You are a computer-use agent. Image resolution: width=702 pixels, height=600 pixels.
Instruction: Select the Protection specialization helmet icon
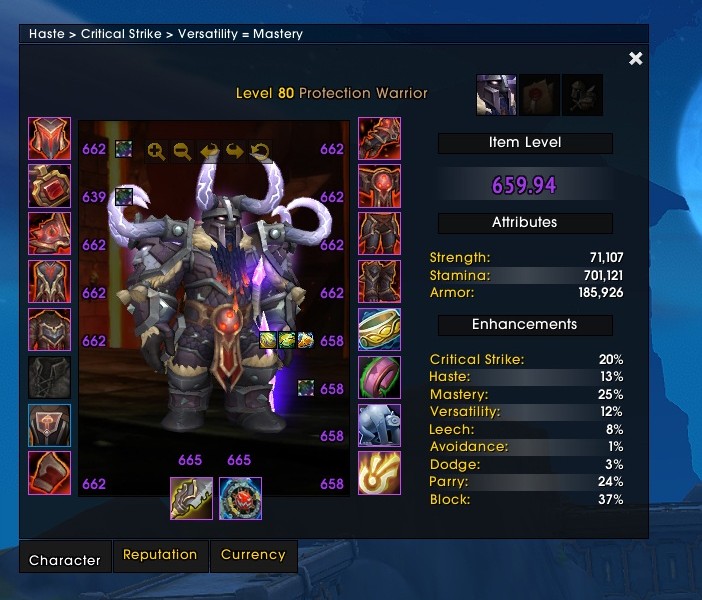pos(497,94)
